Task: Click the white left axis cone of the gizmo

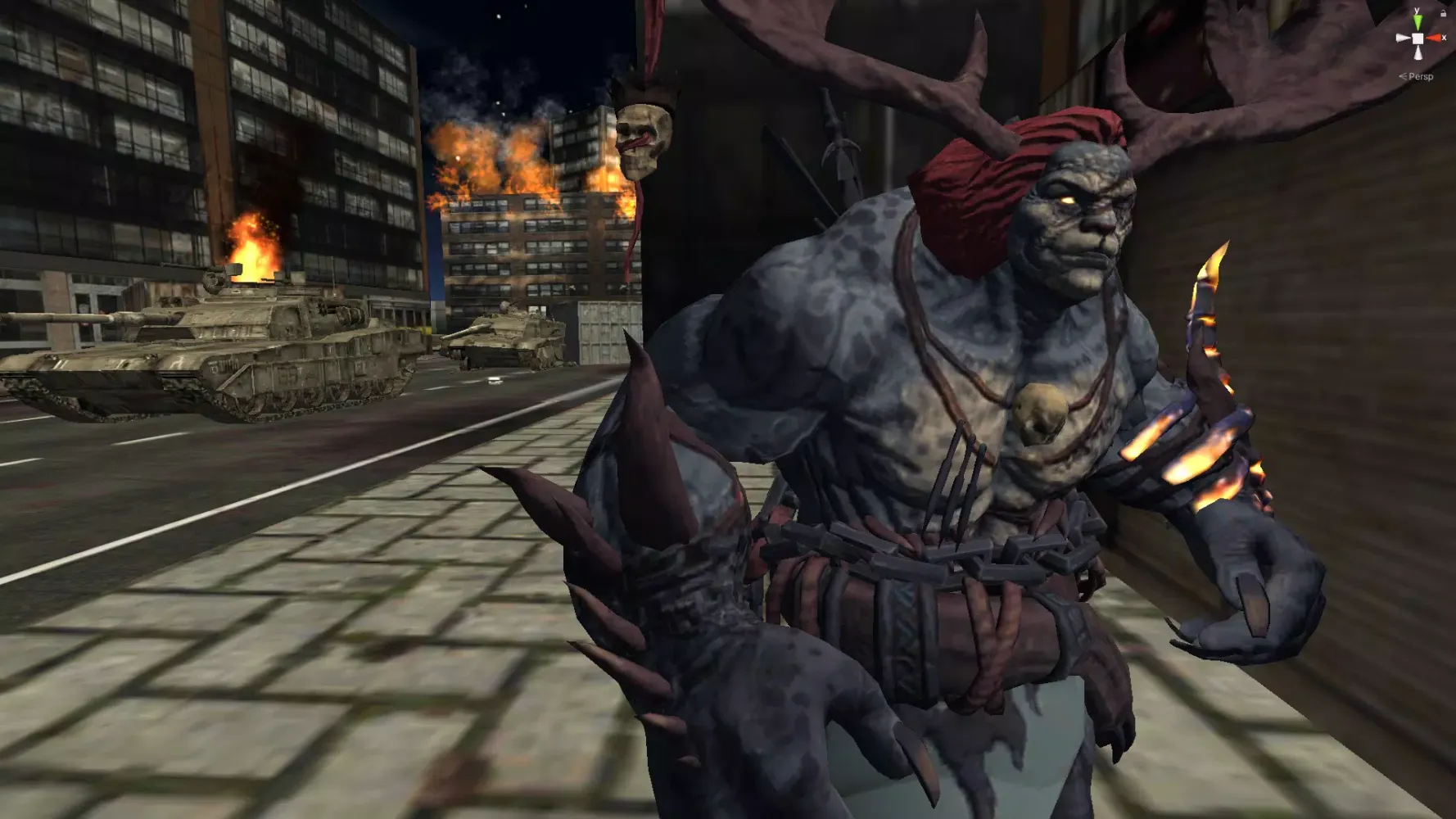Action: (1402, 38)
